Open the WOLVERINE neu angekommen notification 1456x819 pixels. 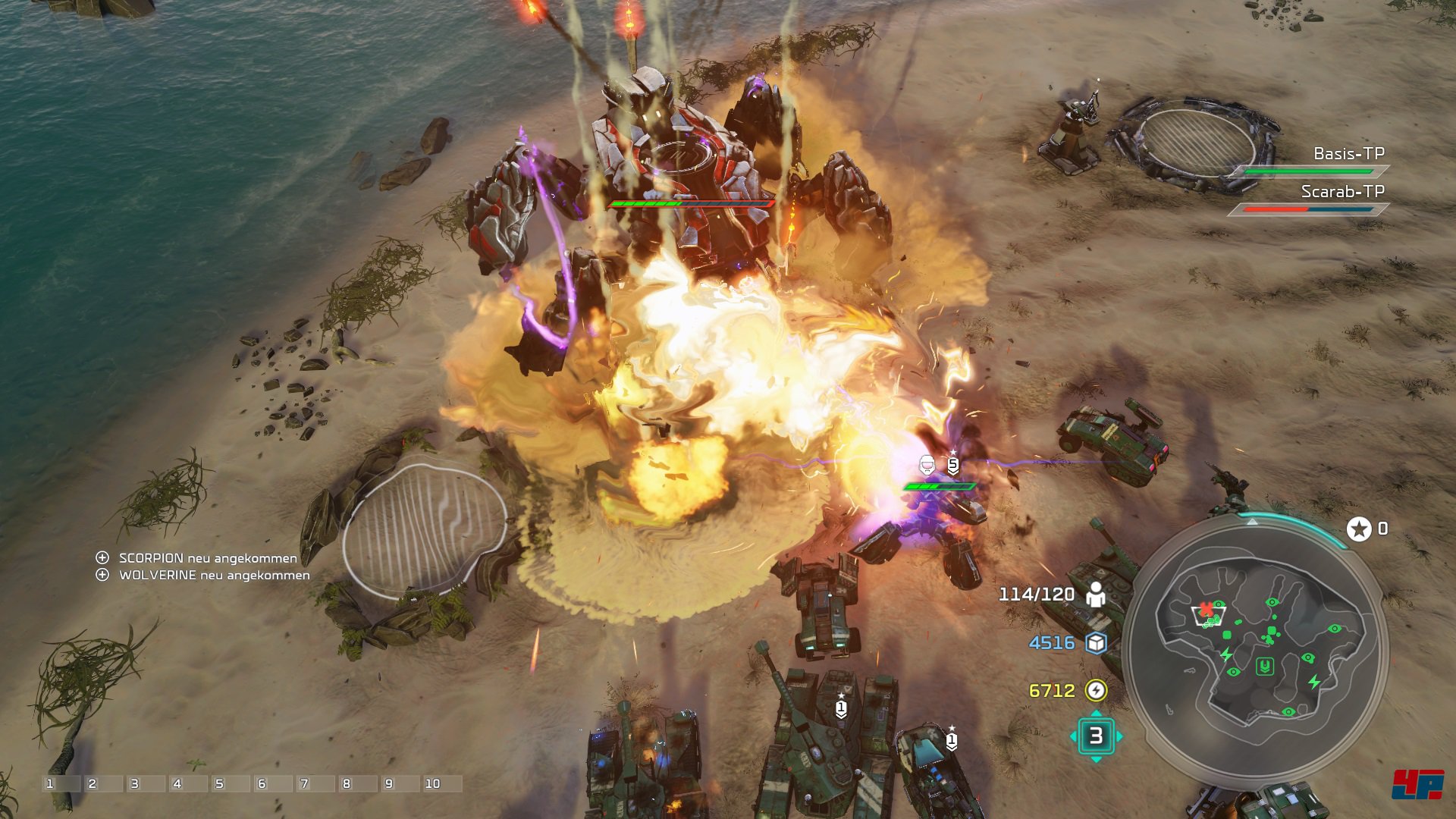[213, 576]
